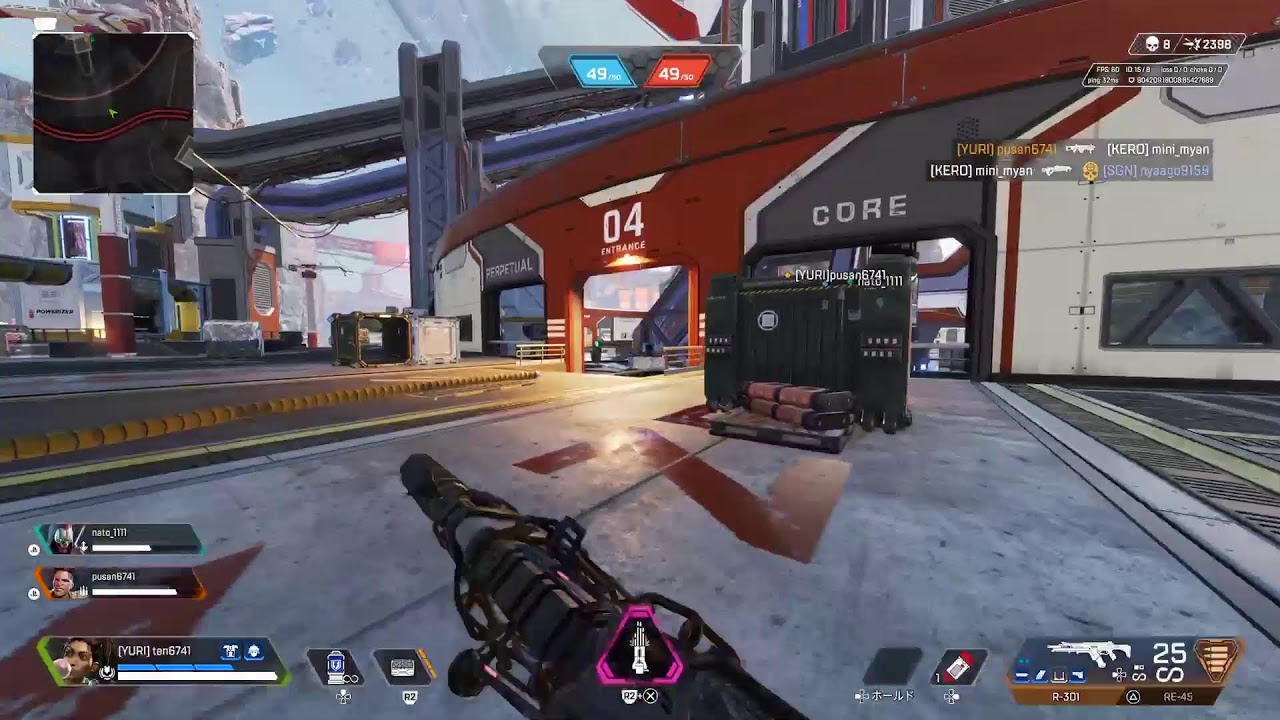The width and height of the screenshot is (1280, 720).
Task: Use the shield battery healing item
Action: click(337, 665)
